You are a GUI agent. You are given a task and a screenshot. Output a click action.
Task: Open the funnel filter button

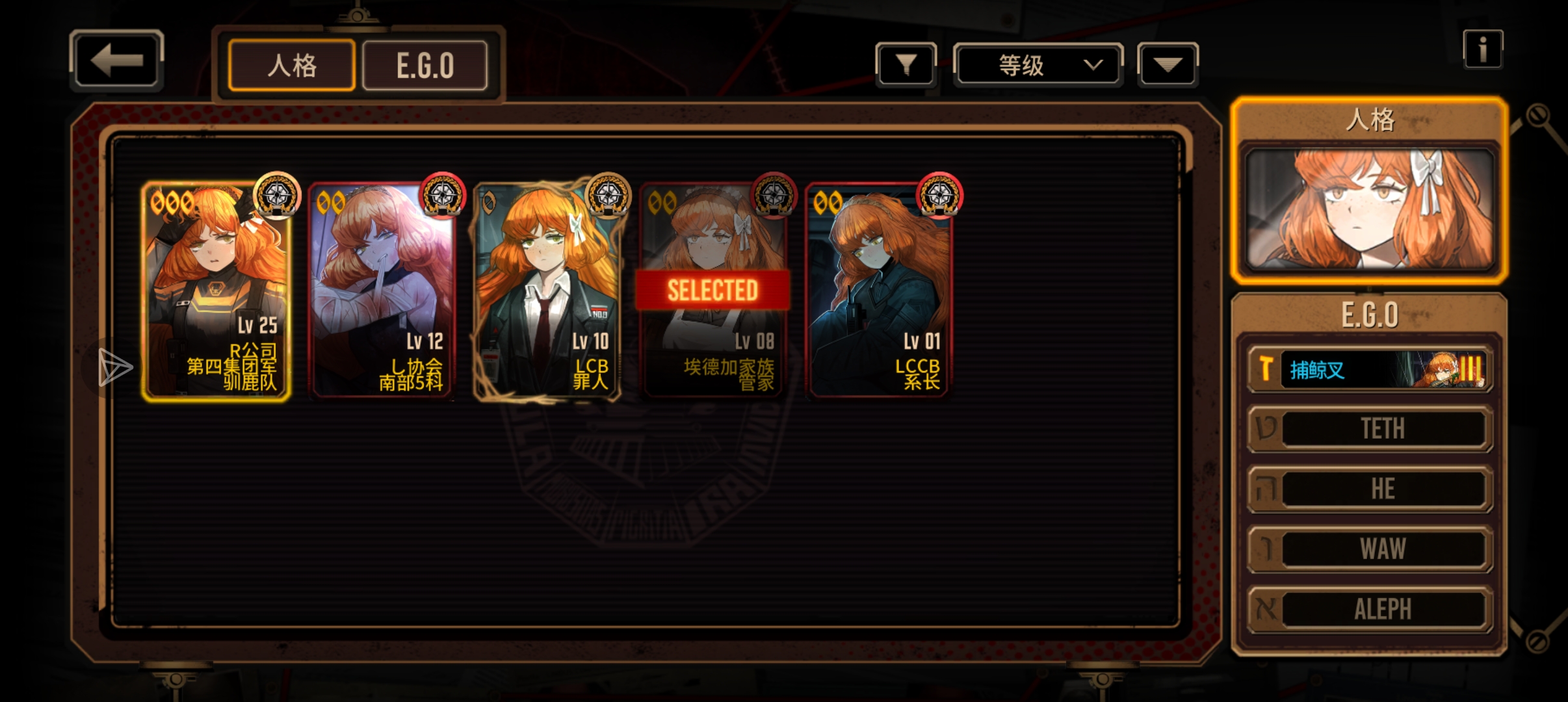906,64
